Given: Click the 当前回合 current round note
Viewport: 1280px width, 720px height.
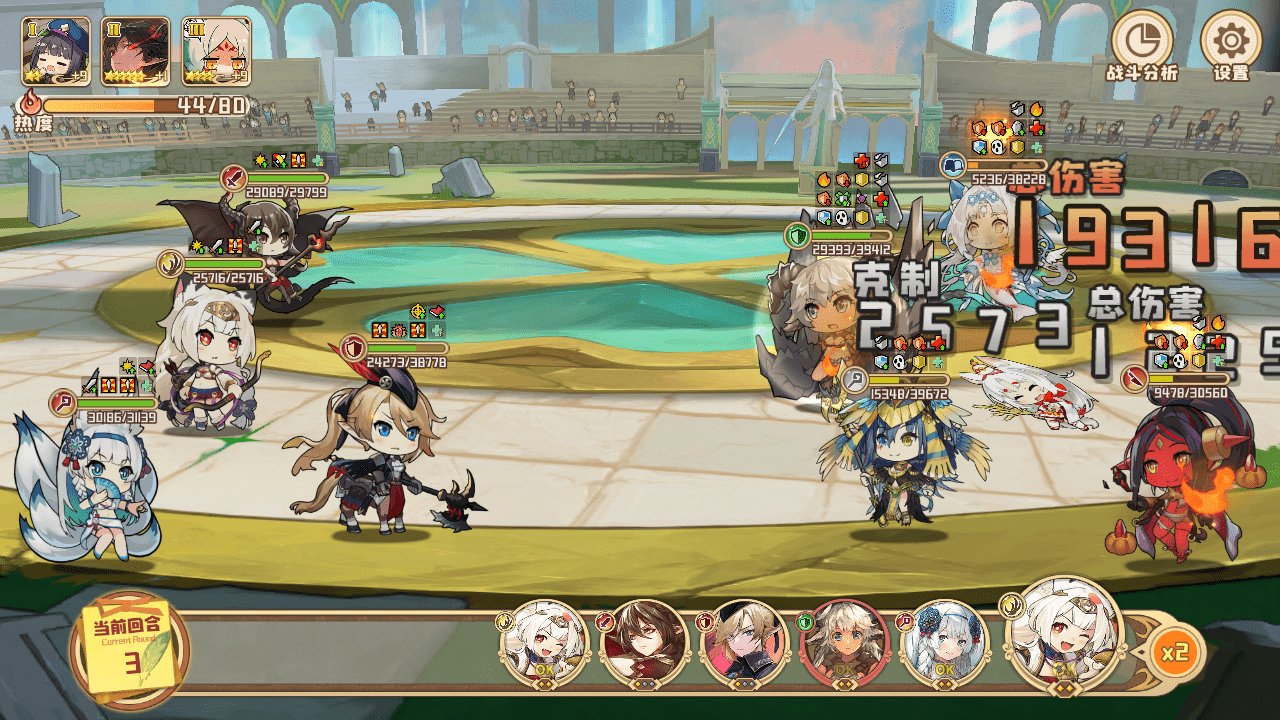Looking at the screenshot, I should (x=128, y=647).
